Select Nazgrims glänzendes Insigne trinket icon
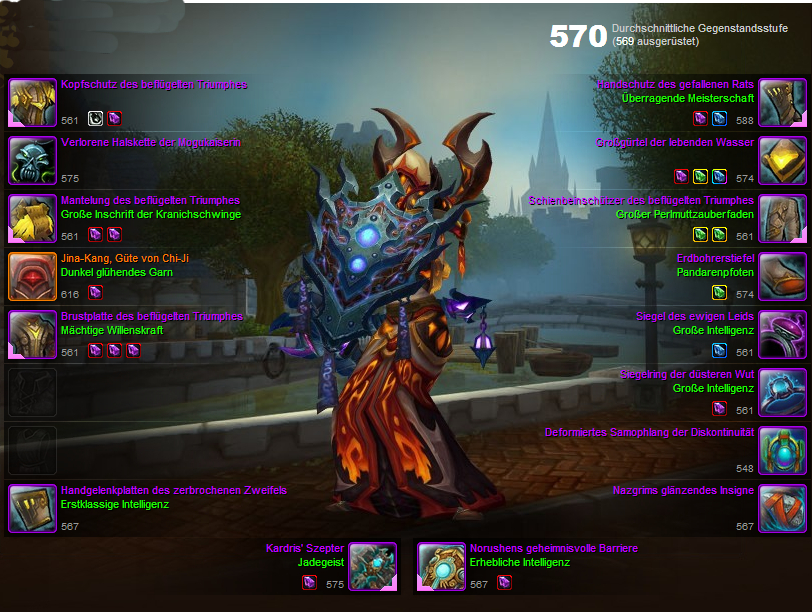Viewport: 812px width, 615px height. click(x=783, y=508)
